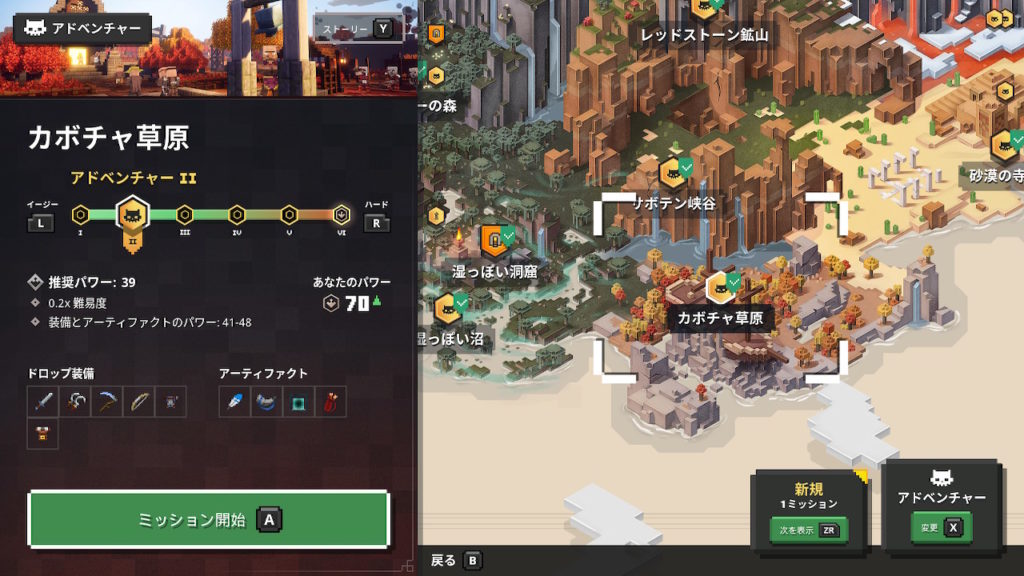This screenshot has height=576, width=1024.
Task: Select the 湿っぽい沼 mission marker
Action: 448,307
